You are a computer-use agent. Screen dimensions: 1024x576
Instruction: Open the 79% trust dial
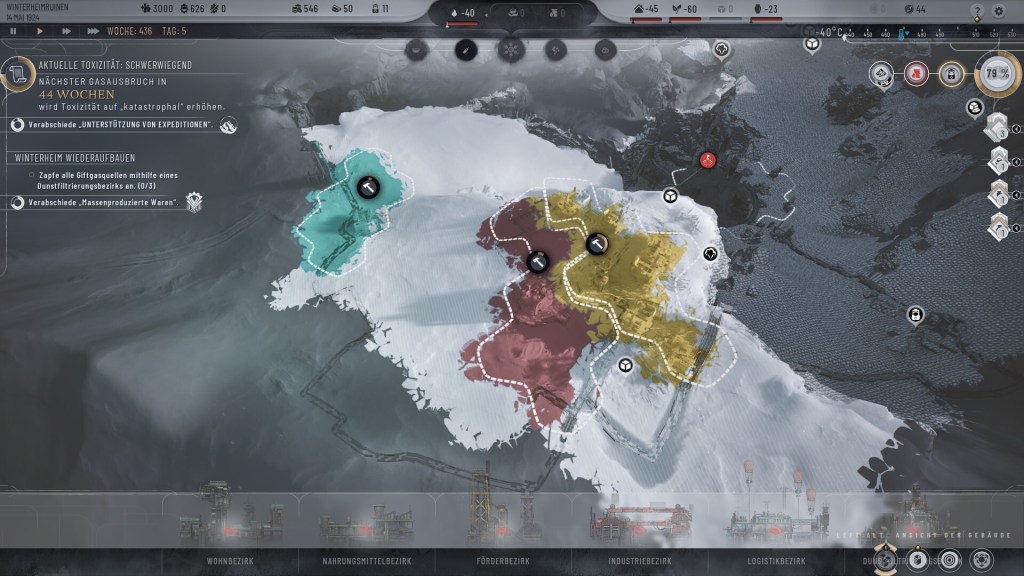pyautogui.click(x=996, y=74)
